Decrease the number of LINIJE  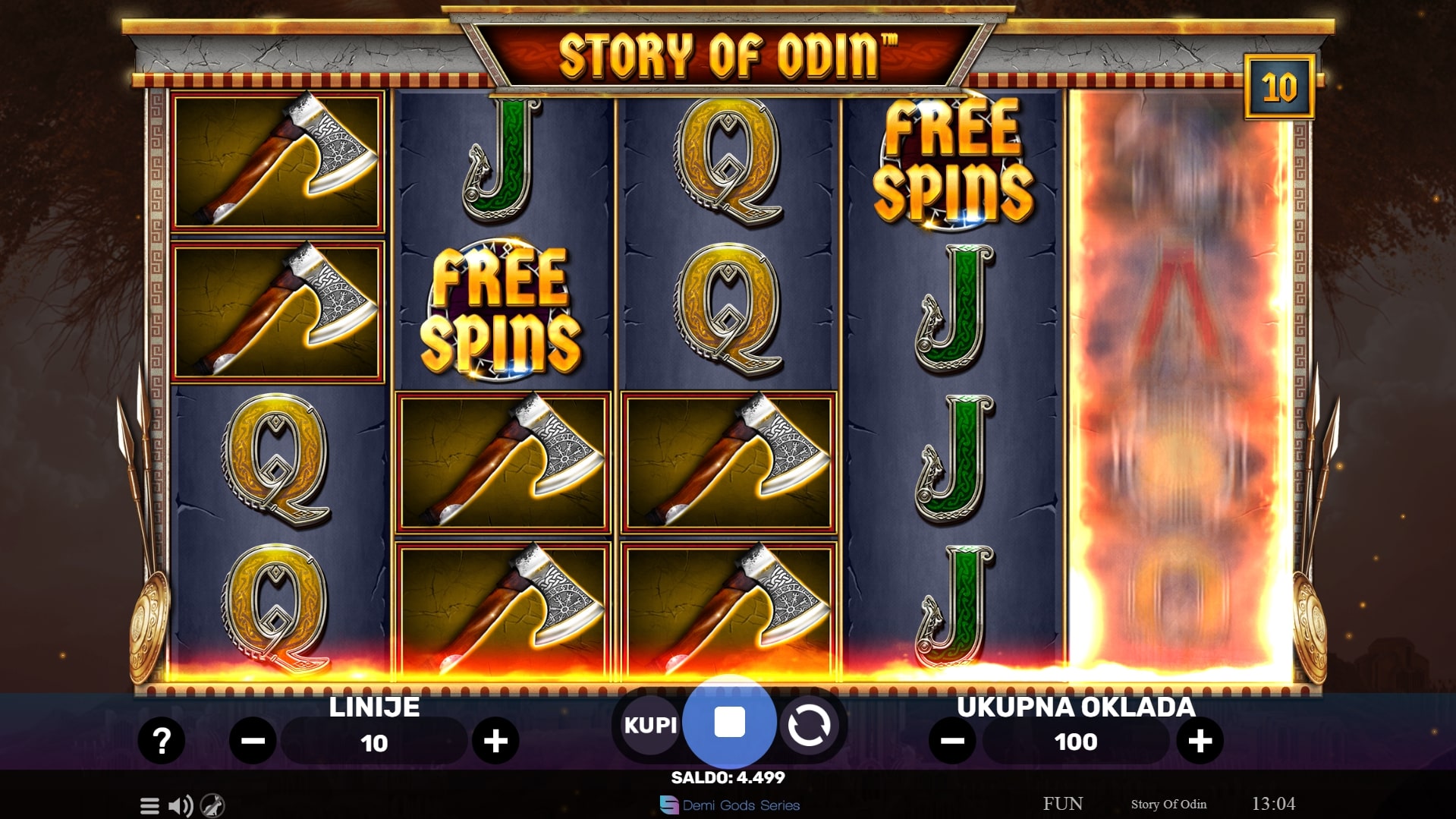pos(253,741)
